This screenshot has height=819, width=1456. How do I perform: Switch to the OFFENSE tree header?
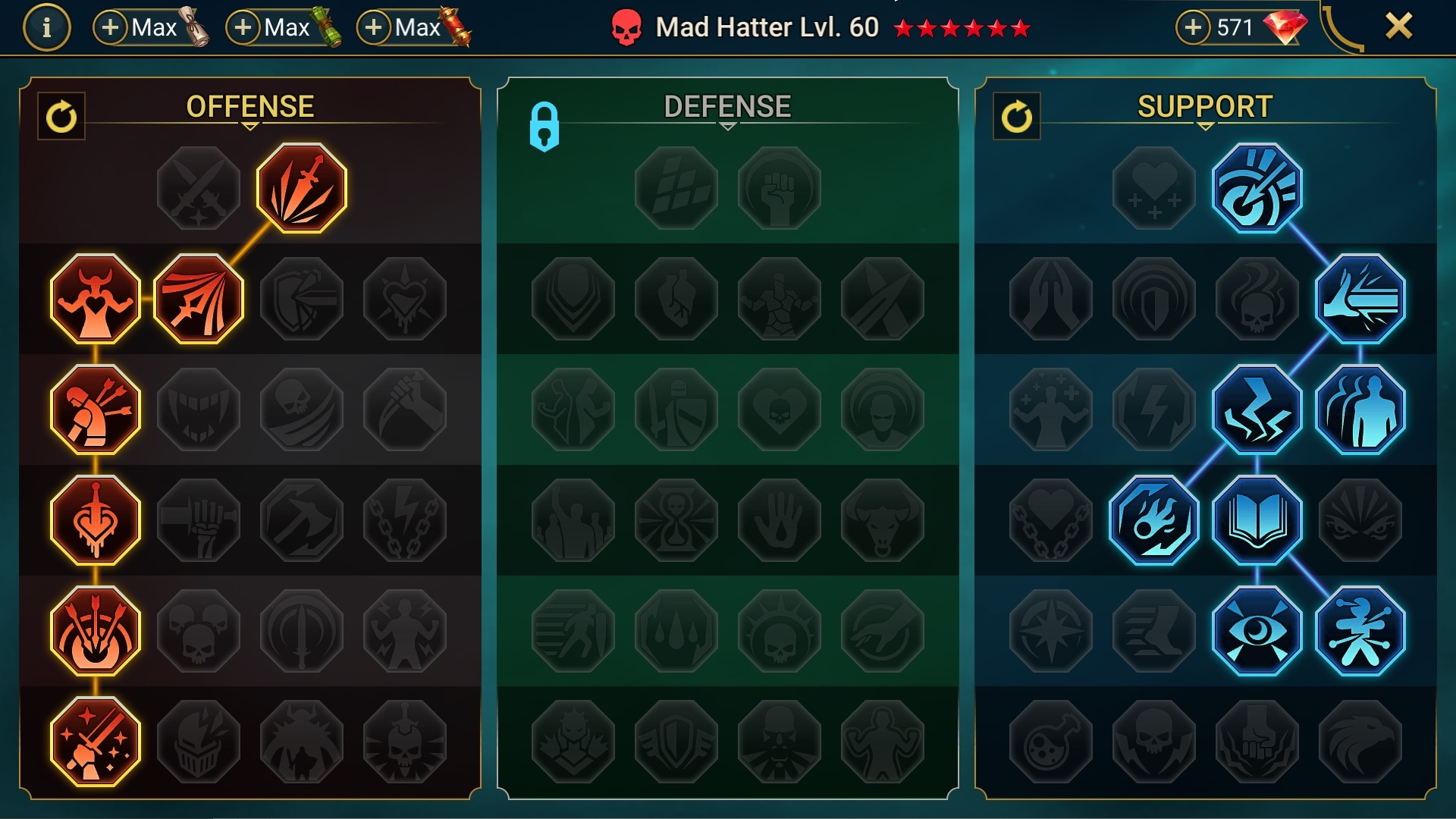[250, 105]
